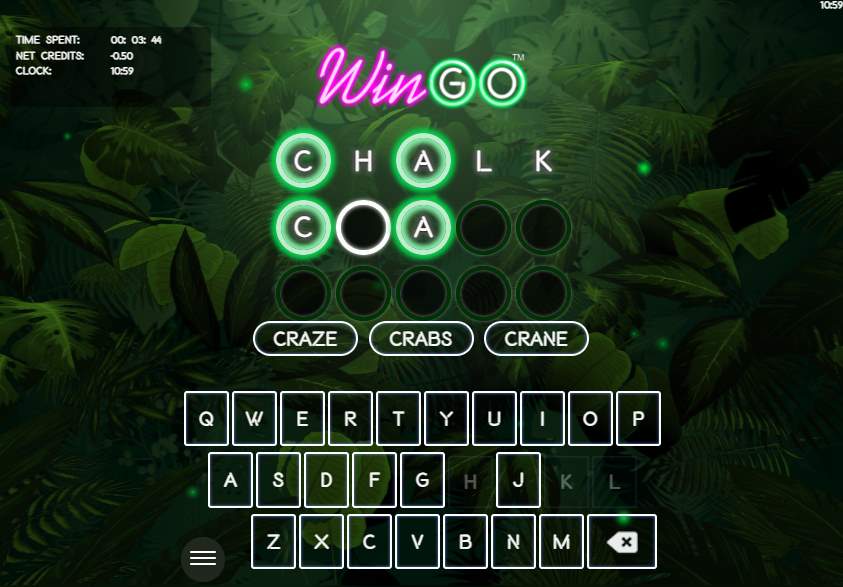Click the letter Z key

click(x=274, y=542)
